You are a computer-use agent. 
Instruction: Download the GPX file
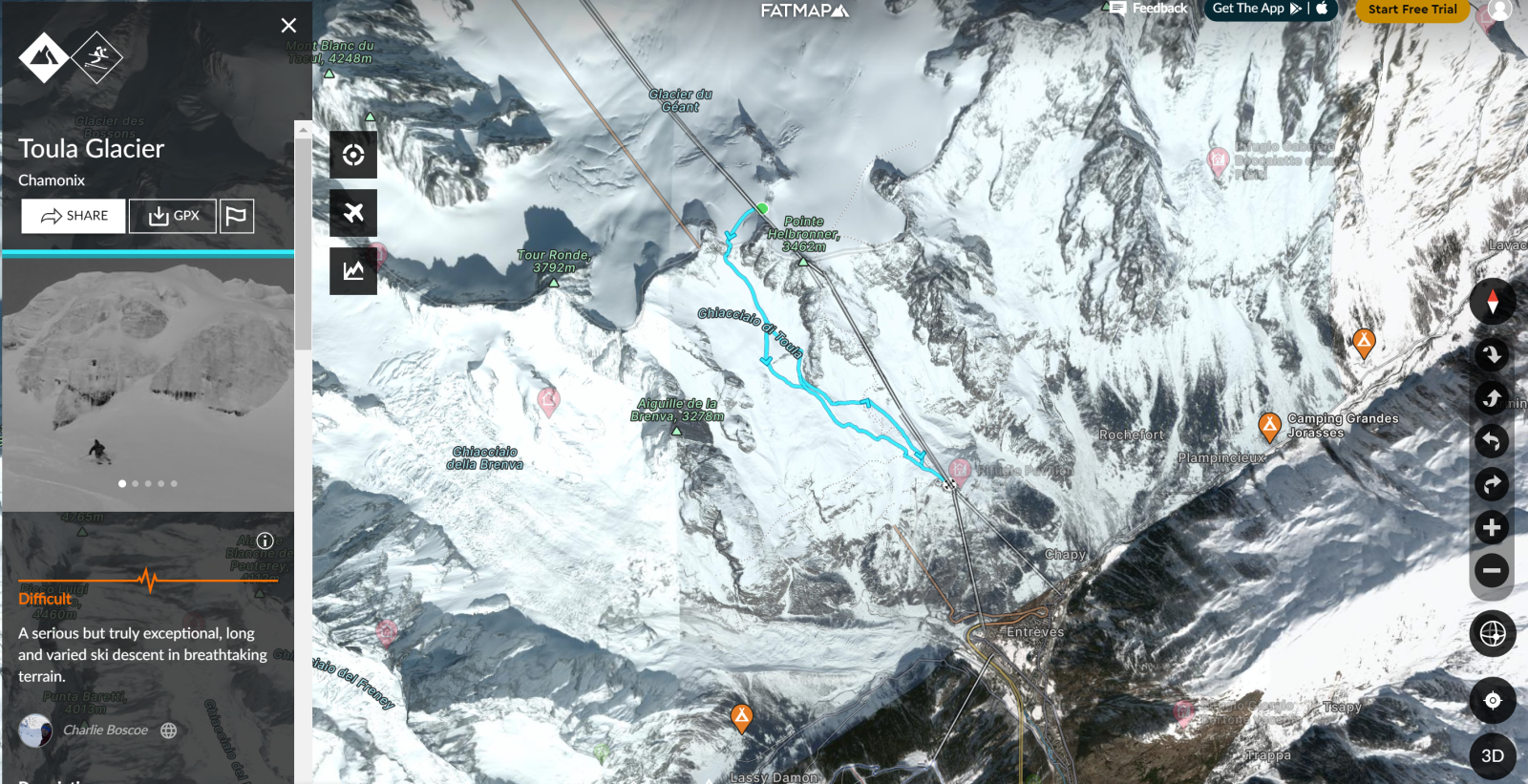point(173,216)
